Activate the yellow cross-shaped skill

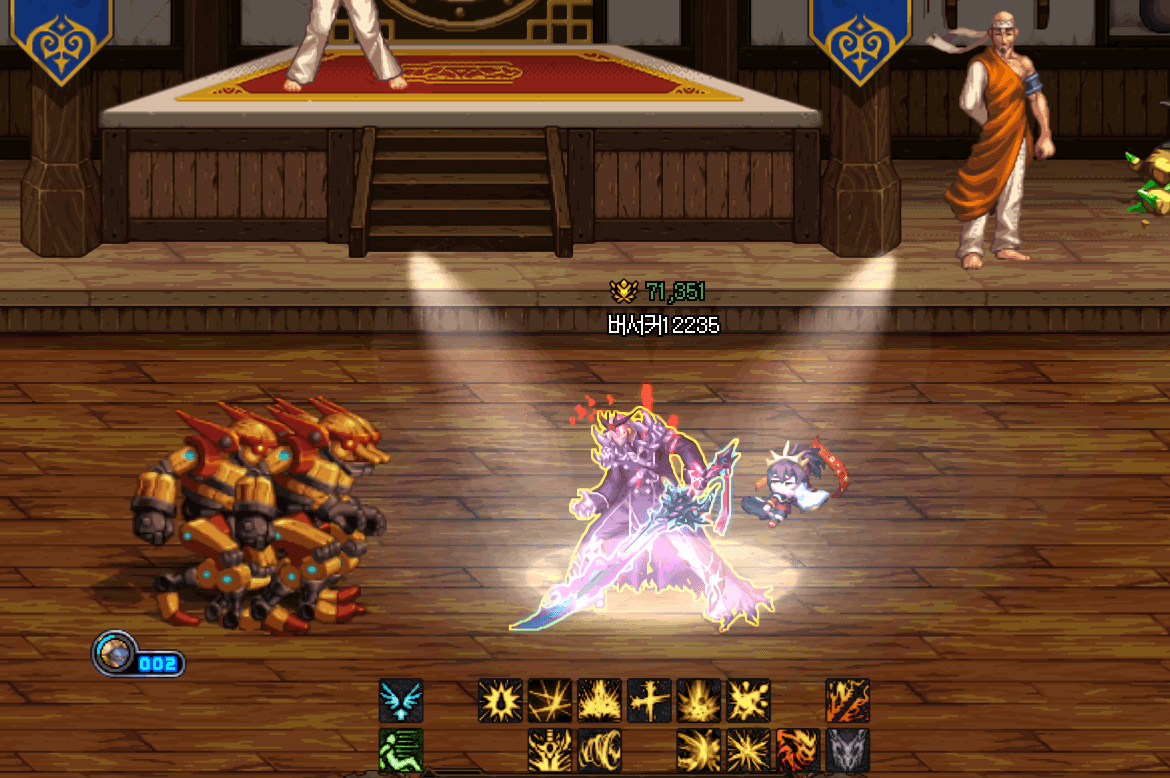click(649, 701)
